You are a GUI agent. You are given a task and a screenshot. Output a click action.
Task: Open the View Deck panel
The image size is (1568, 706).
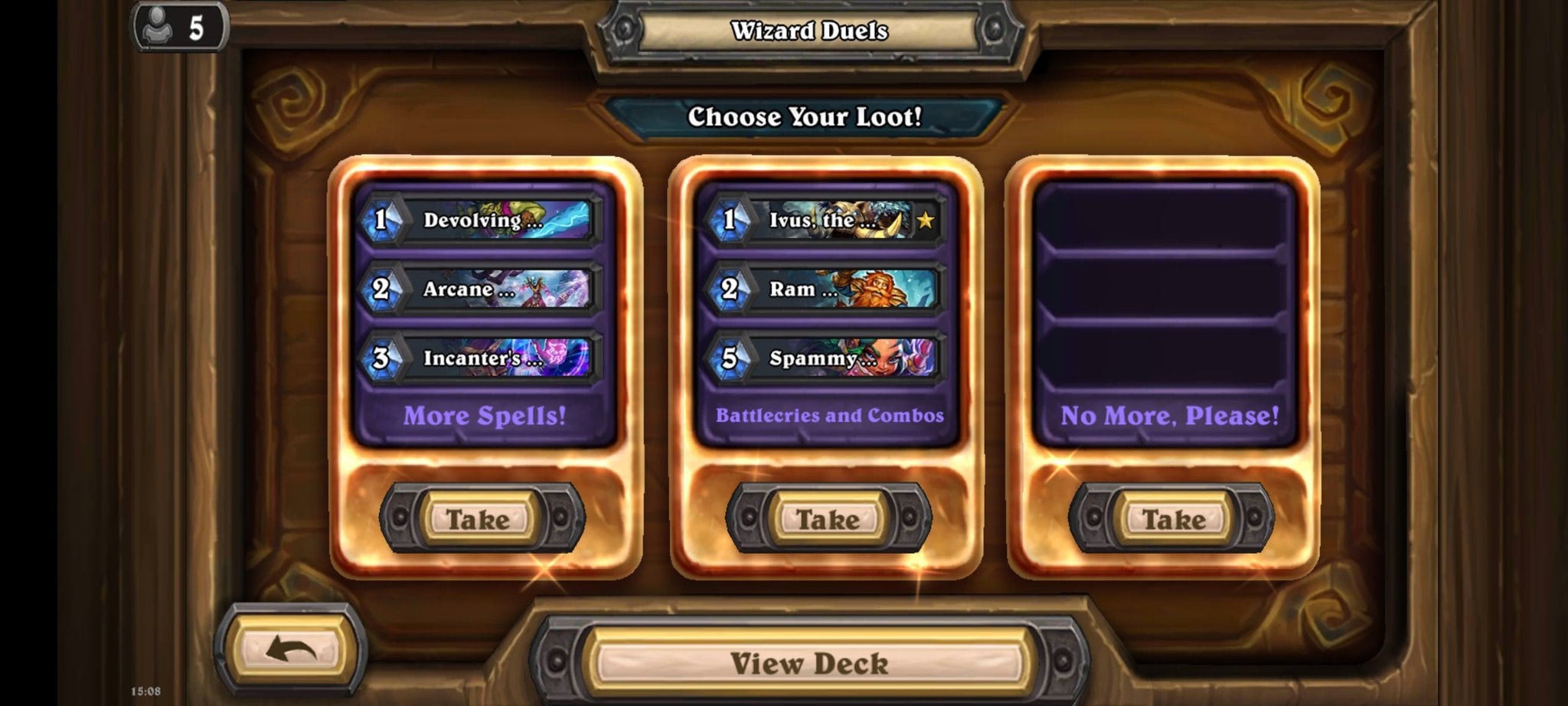(x=808, y=662)
